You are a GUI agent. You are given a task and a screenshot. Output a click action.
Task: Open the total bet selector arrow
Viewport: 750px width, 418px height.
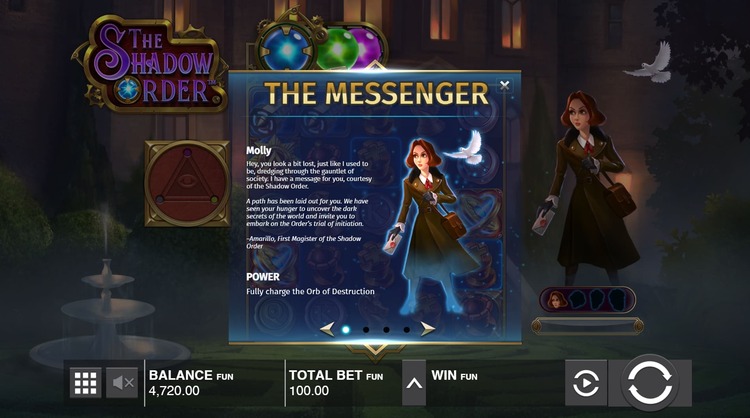413,382
